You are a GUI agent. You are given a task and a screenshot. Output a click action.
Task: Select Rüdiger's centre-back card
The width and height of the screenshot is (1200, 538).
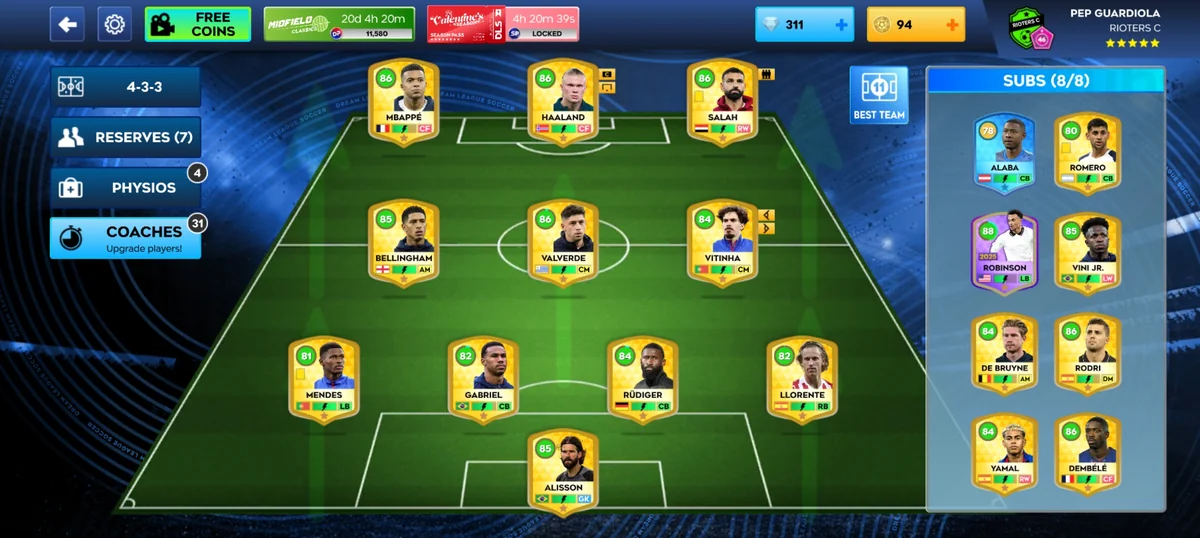pos(643,379)
